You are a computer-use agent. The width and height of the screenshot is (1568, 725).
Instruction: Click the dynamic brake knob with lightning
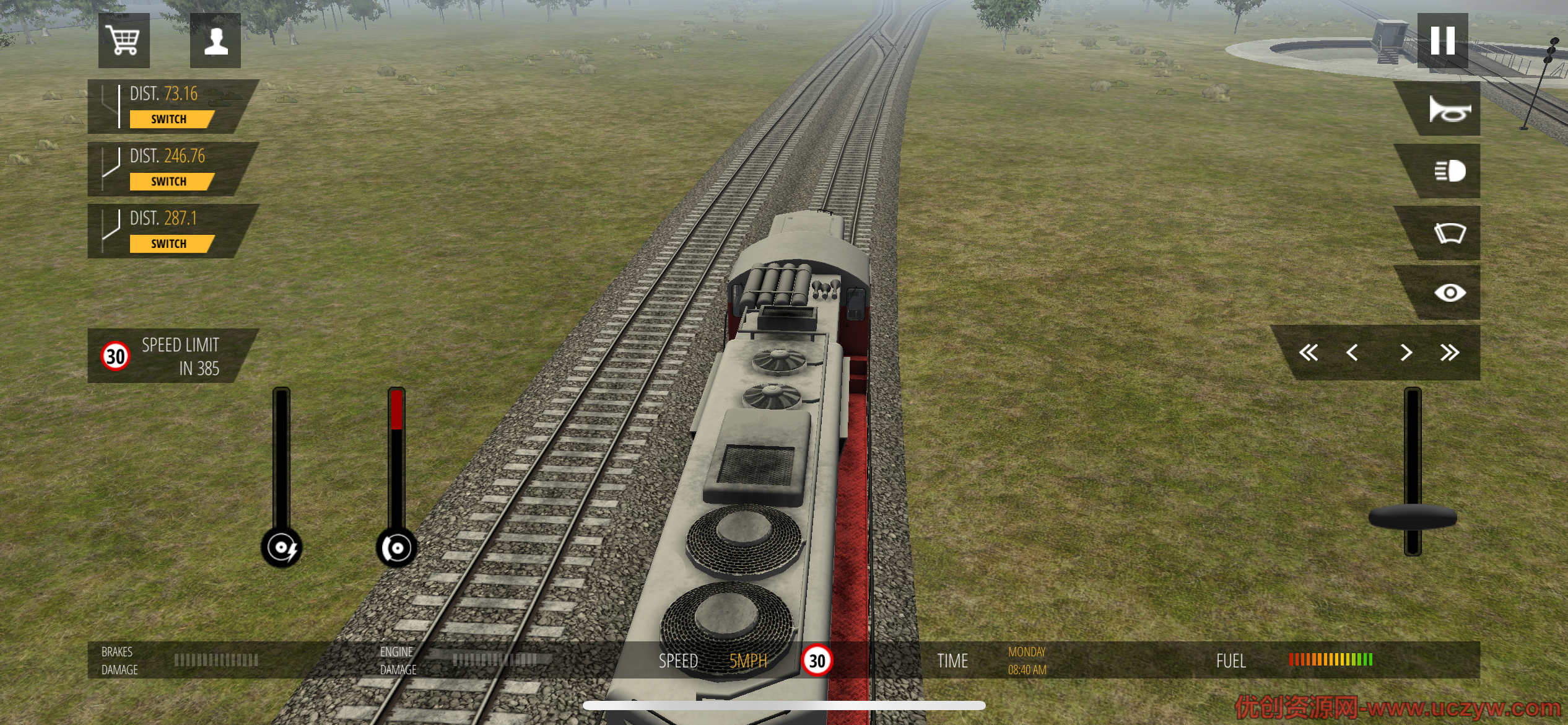click(282, 548)
